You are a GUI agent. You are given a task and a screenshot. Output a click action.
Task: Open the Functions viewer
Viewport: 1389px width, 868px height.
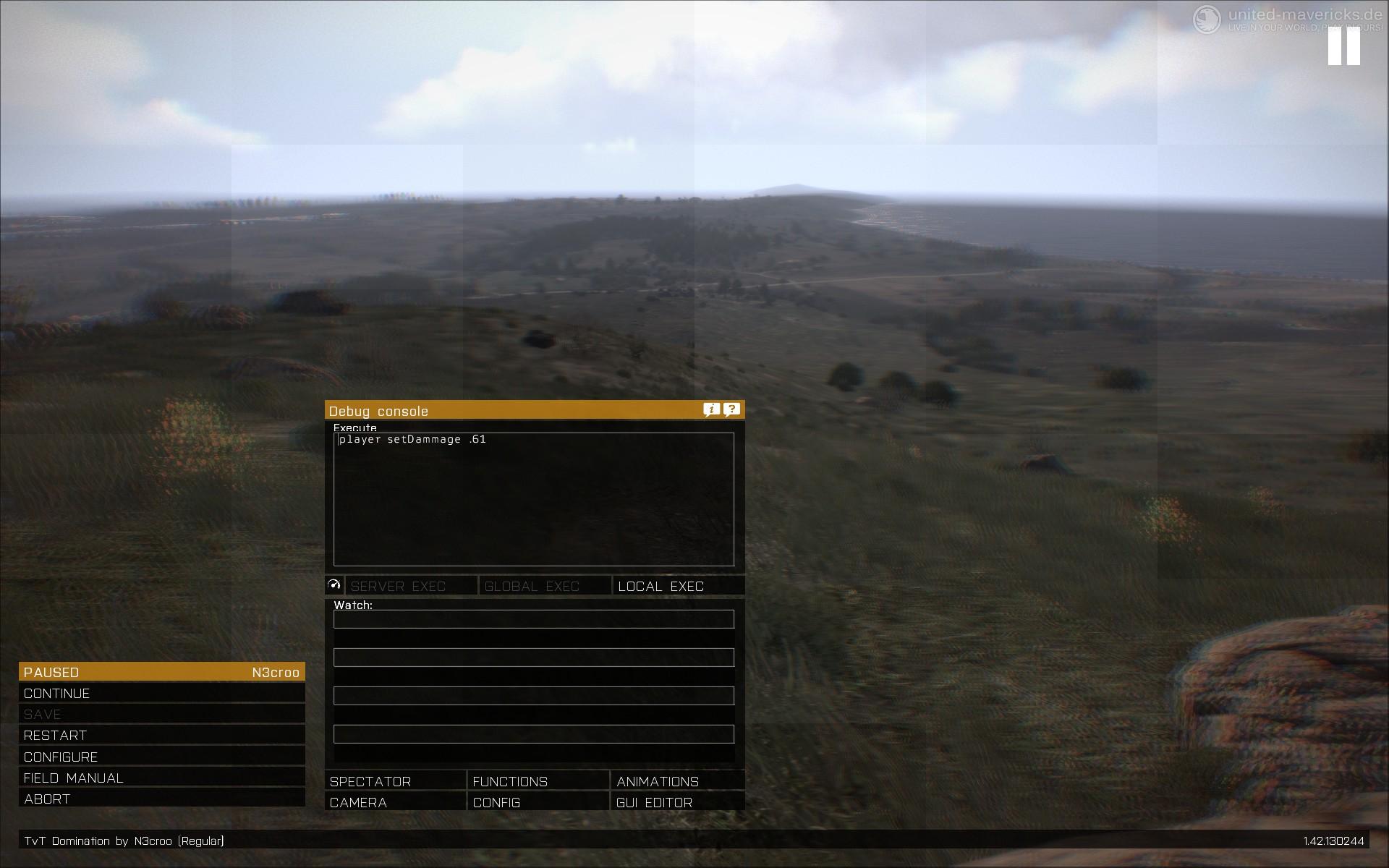tap(538, 782)
